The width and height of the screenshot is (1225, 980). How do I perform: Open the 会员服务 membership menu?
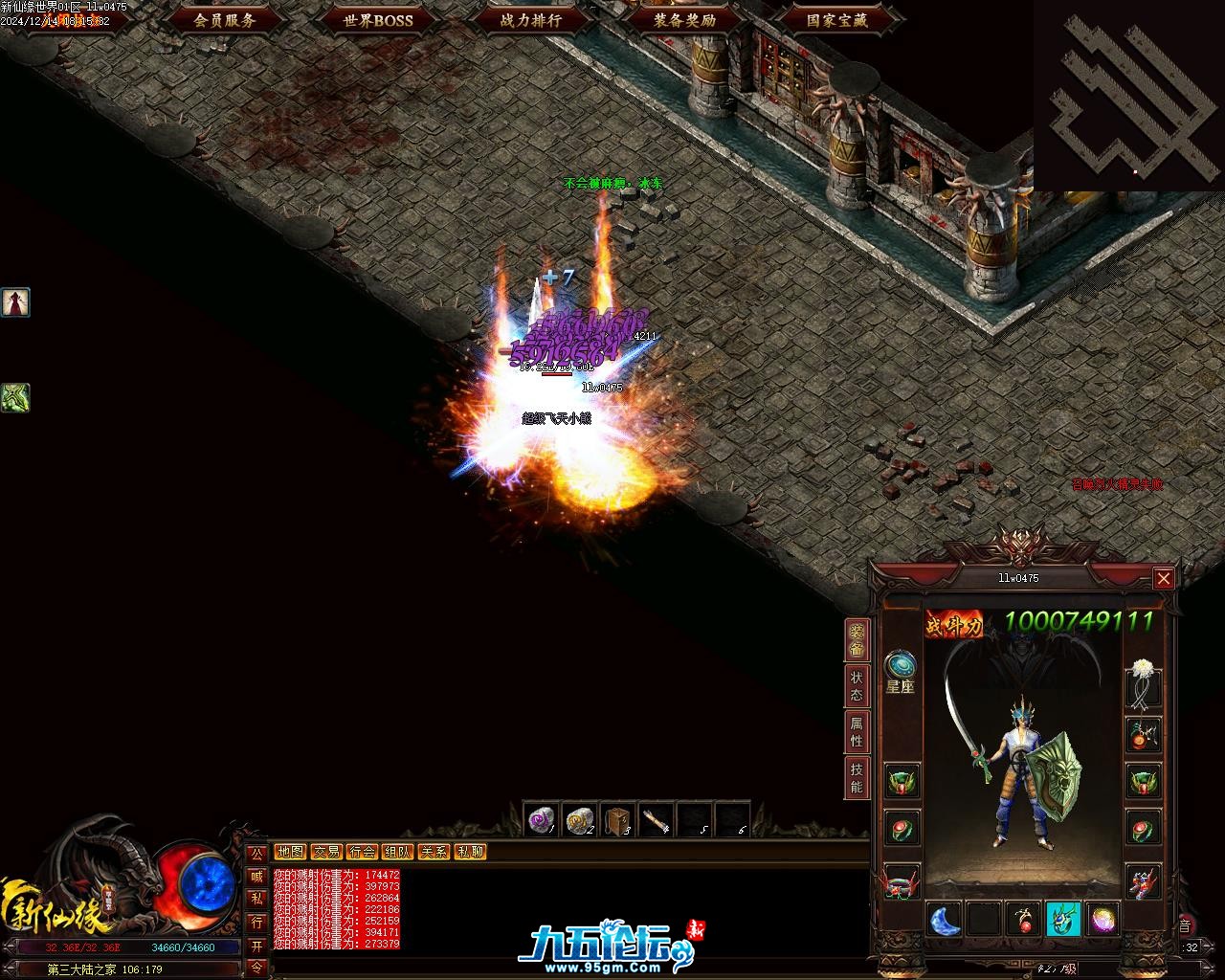[225, 19]
